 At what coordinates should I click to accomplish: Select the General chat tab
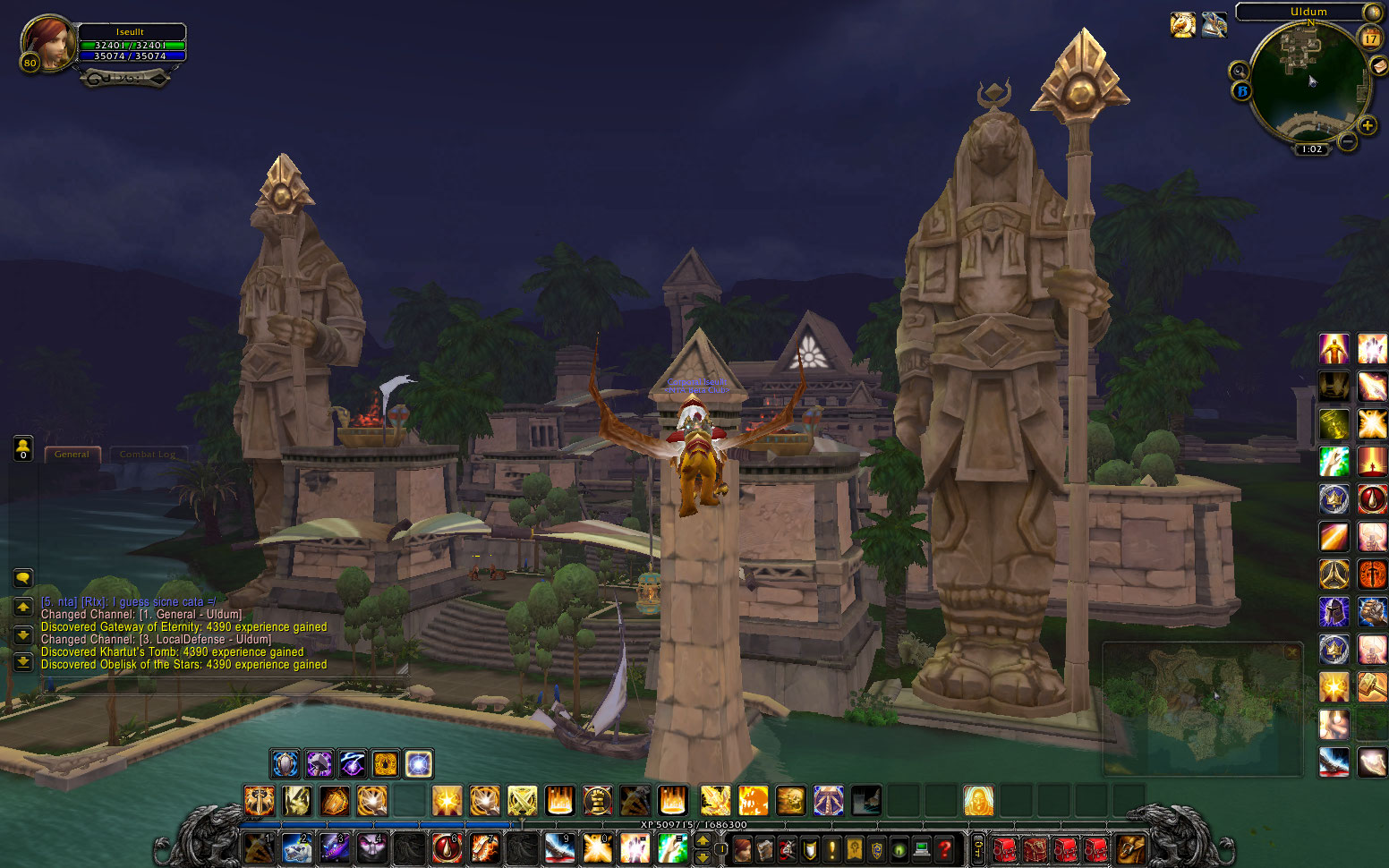(72, 454)
